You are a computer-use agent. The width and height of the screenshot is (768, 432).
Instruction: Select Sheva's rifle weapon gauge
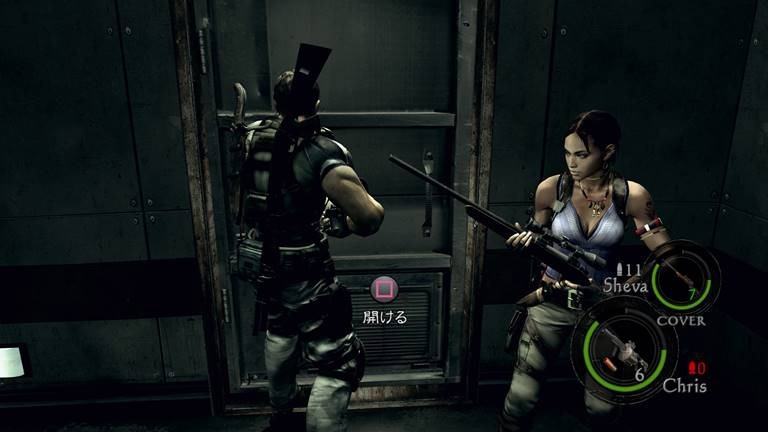[x=681, y=276]
